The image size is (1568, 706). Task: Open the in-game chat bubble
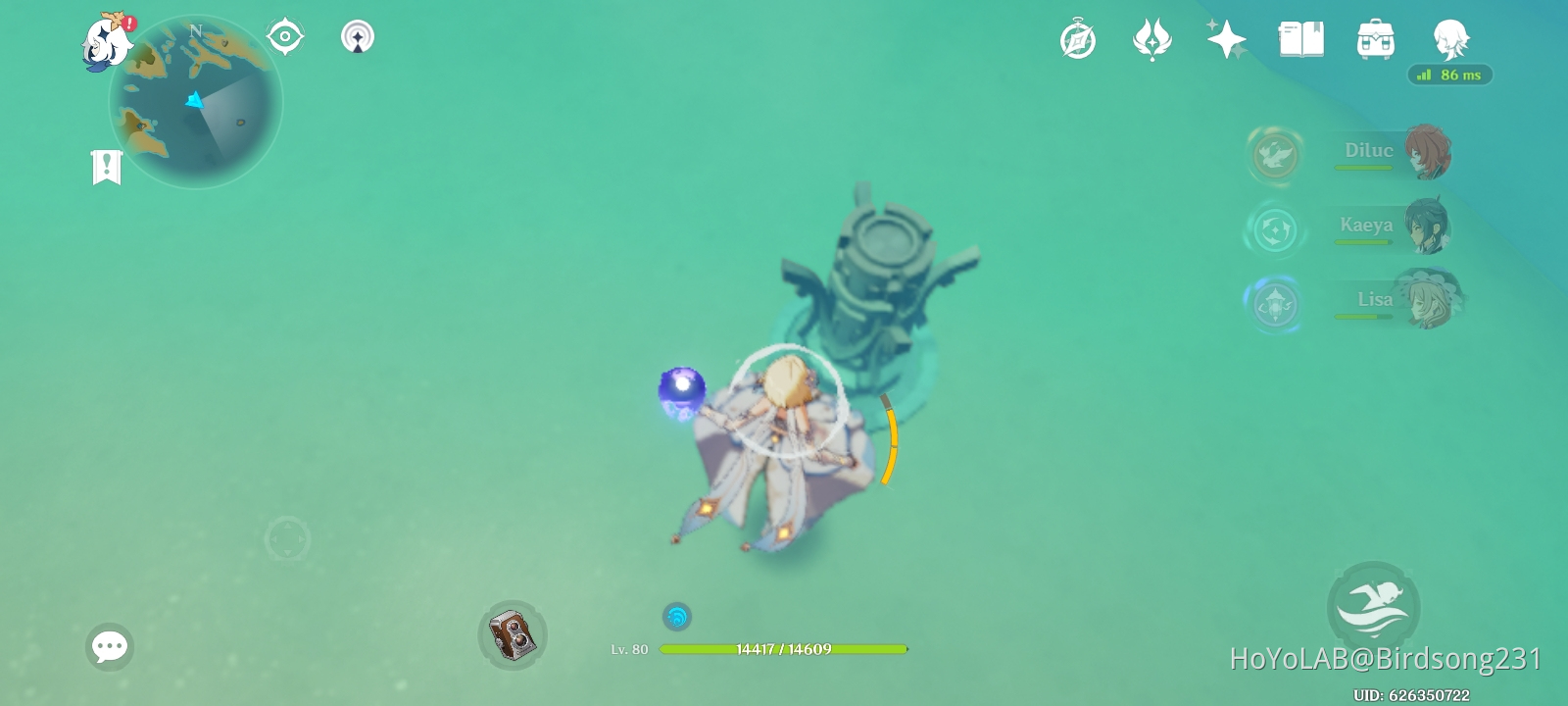click(x=109, y=646)
